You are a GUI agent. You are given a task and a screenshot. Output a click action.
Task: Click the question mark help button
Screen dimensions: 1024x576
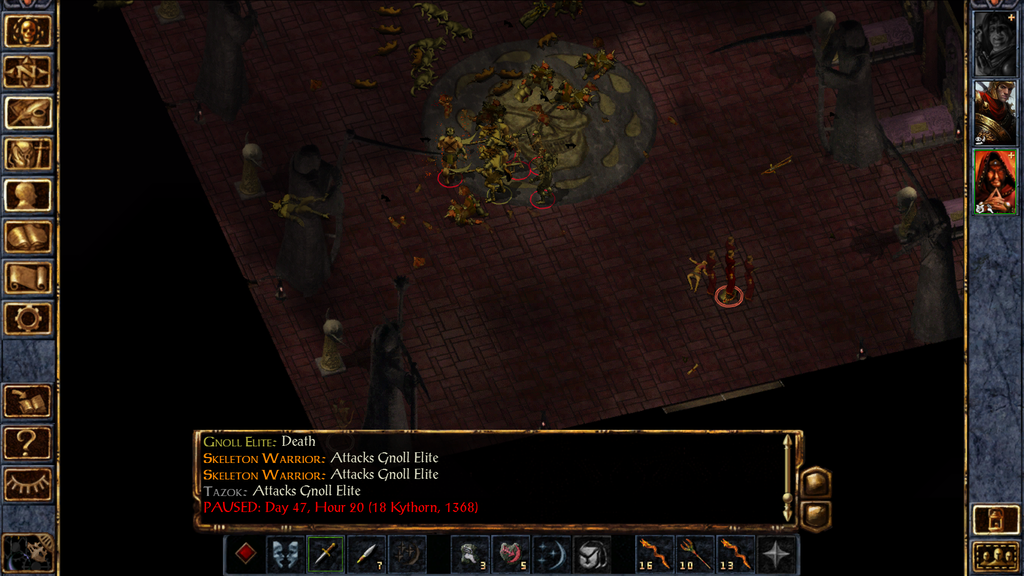pos(28,441)
